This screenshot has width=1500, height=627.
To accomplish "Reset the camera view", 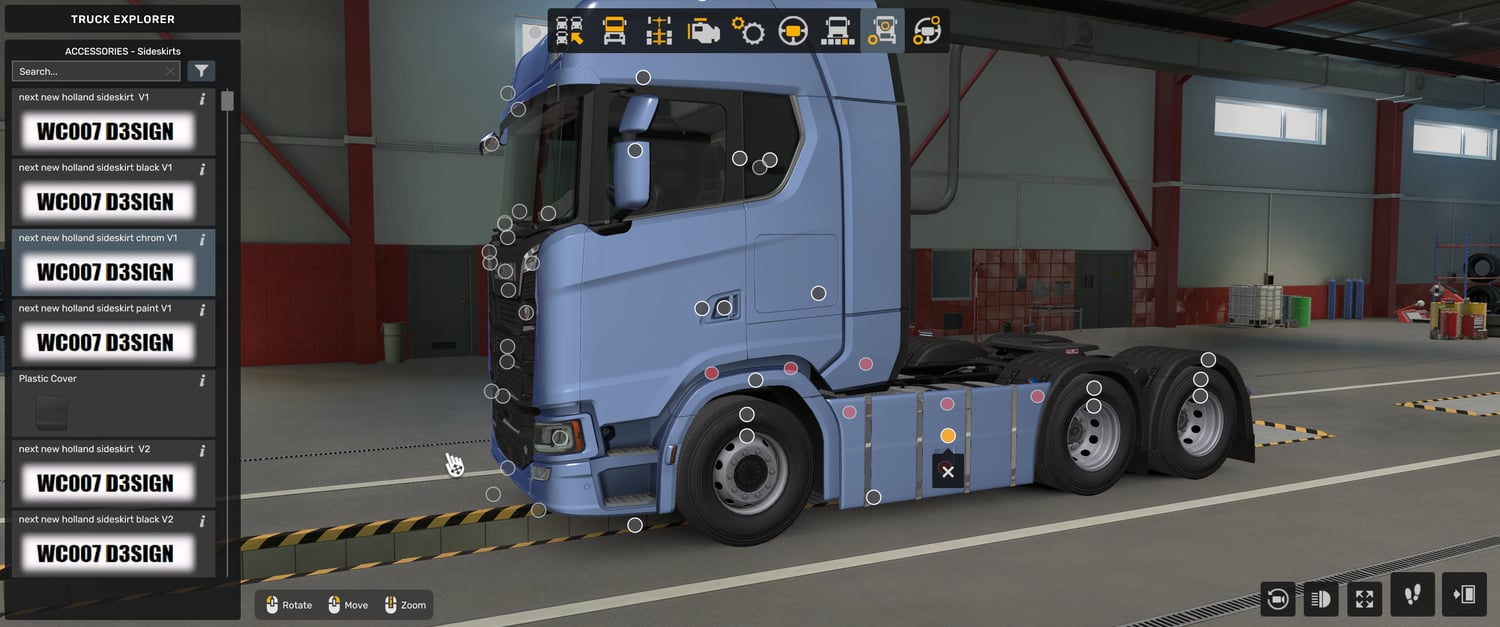I will (x=1277, y=598).
